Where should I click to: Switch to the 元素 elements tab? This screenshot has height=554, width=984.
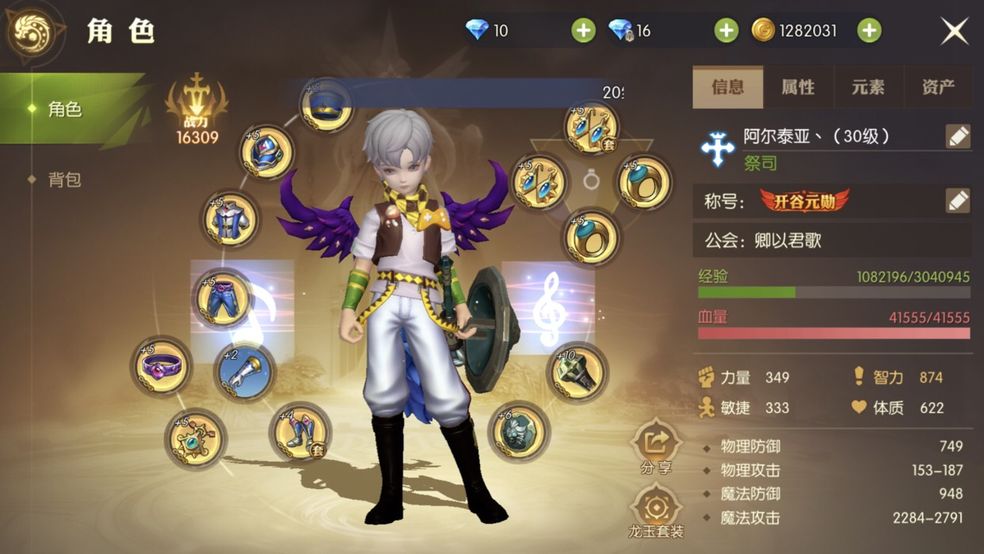click(x=868, y=87)
